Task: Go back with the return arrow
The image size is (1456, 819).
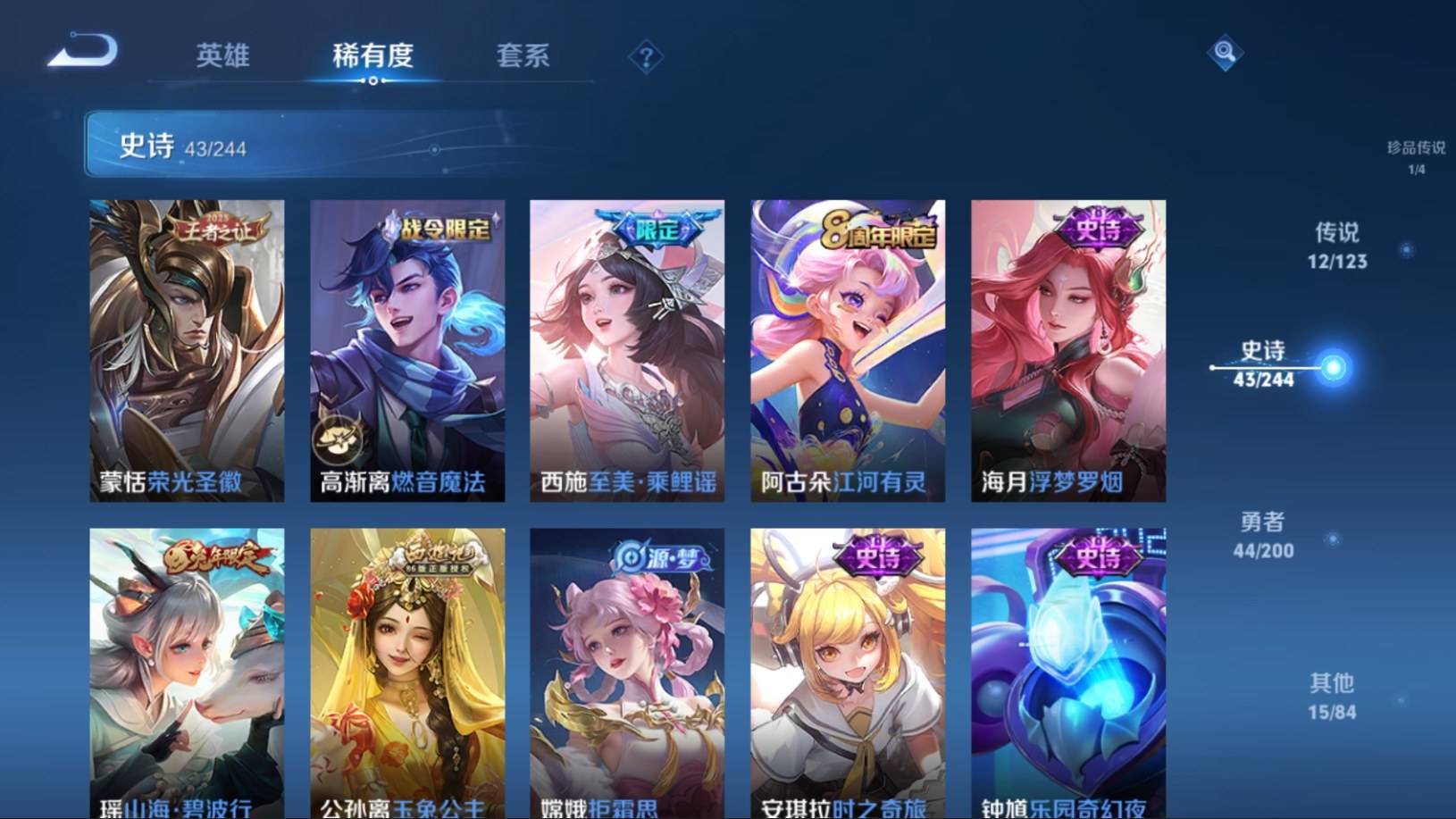Action: pyautogui.click(x=83, y=51)
